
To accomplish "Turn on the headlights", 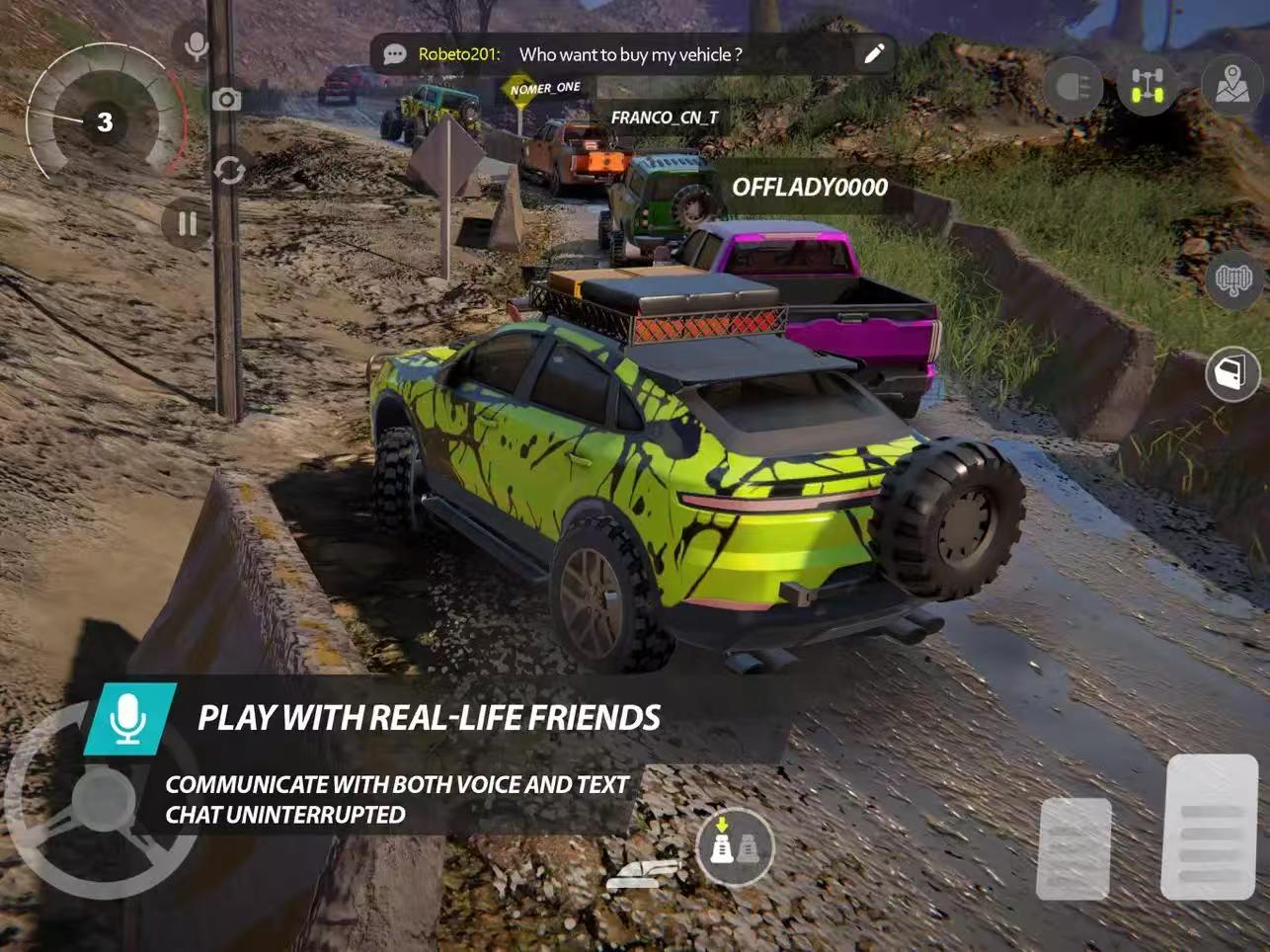I will [1073, 87].
